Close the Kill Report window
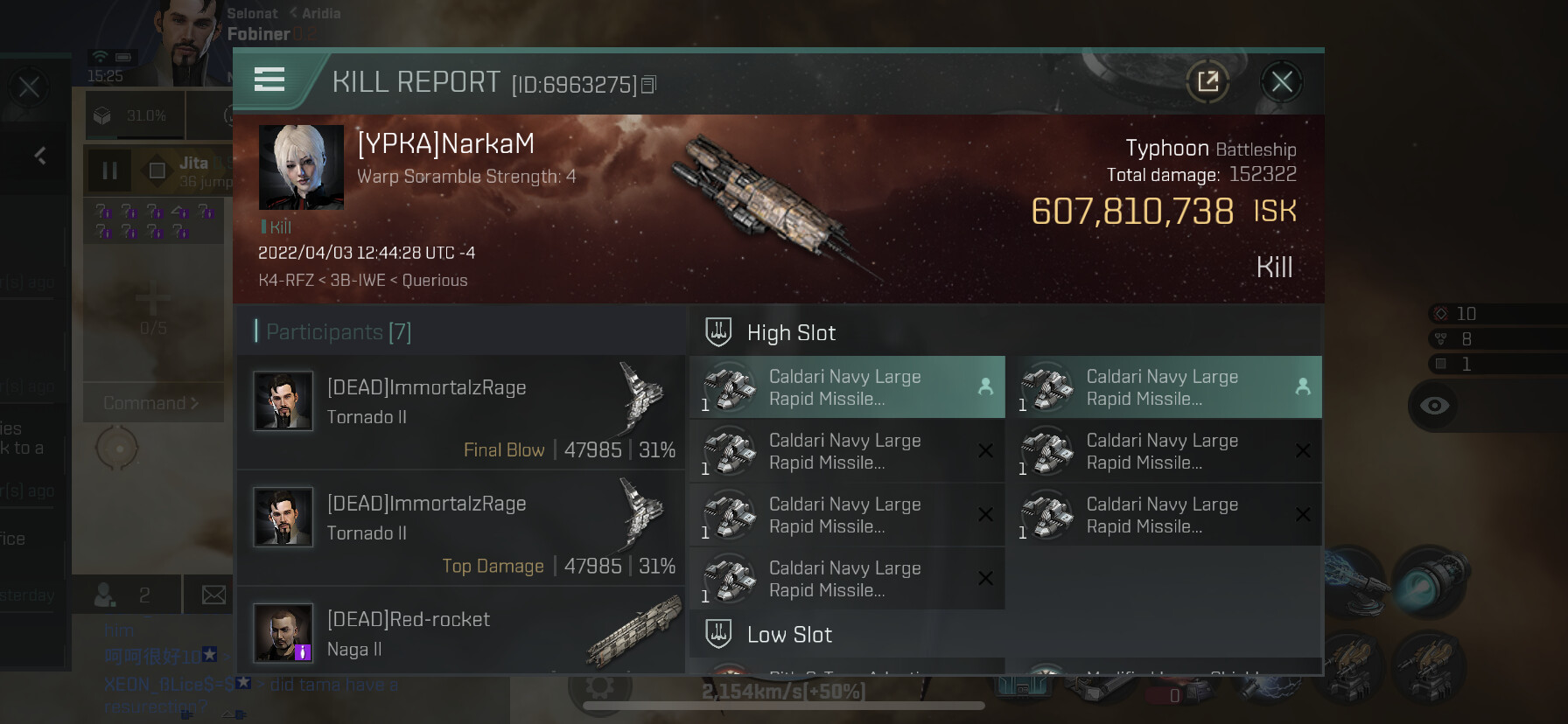Screen dimensions: 1568x724 click(x=1281, y=82)
